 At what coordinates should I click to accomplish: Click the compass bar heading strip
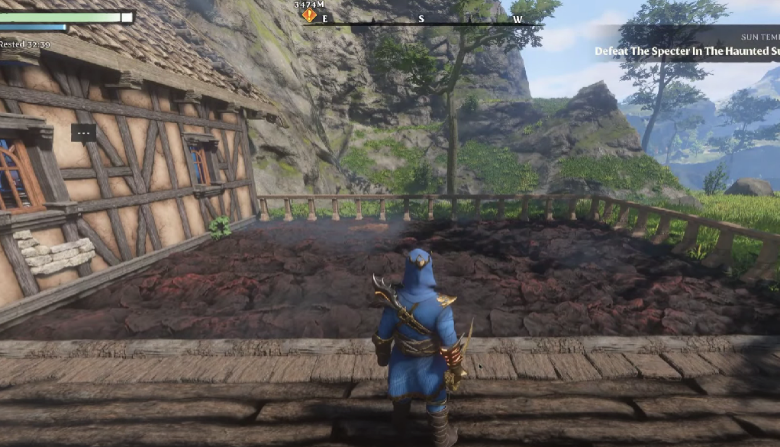tap(432, 19)
